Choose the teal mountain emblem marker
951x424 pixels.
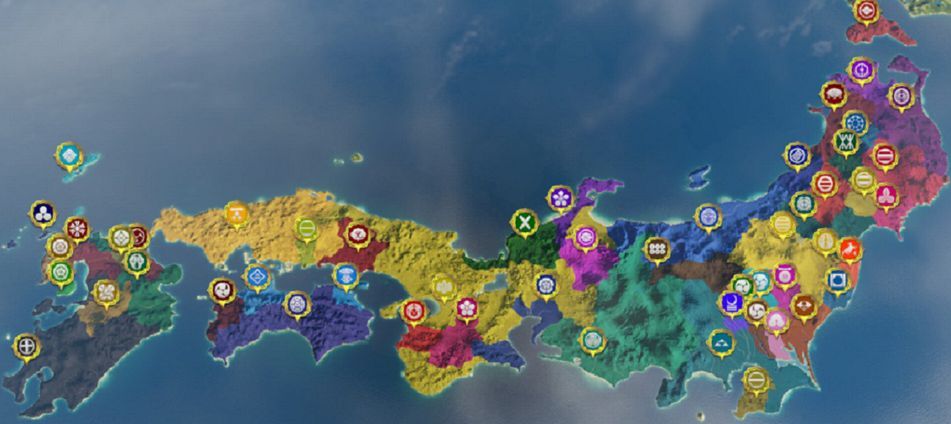(x=720, y=342)
